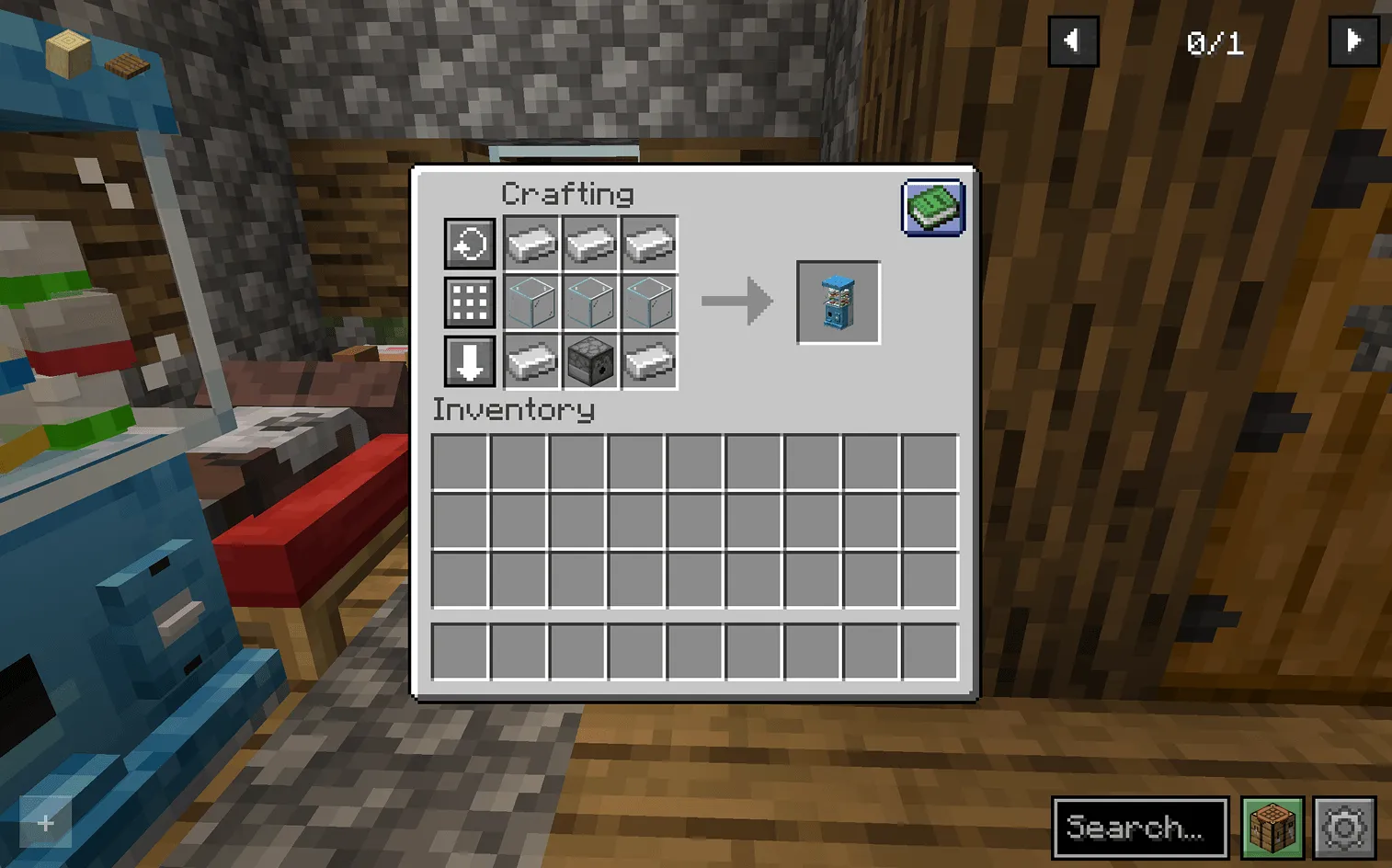The height and width of the screenshot is (868, 1392).
Task: Click the recipe rotate arrow icon
Action: (469, 244)
